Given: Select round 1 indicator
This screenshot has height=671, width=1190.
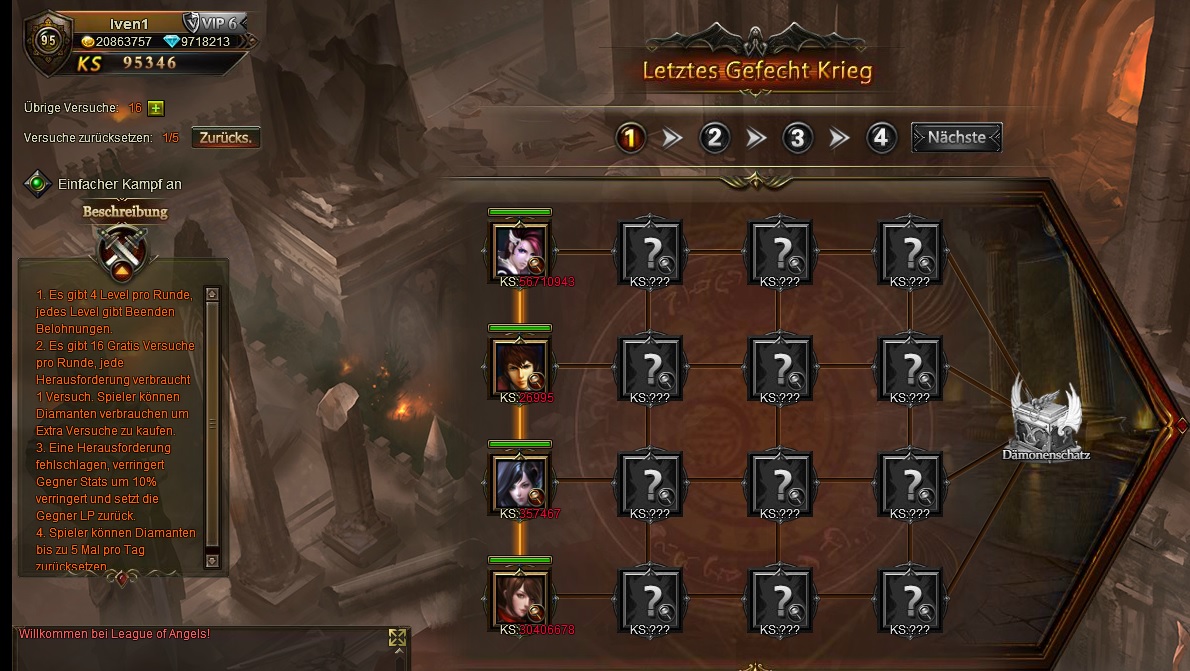Looking at the screenshot, I should [x=630, y=138].
